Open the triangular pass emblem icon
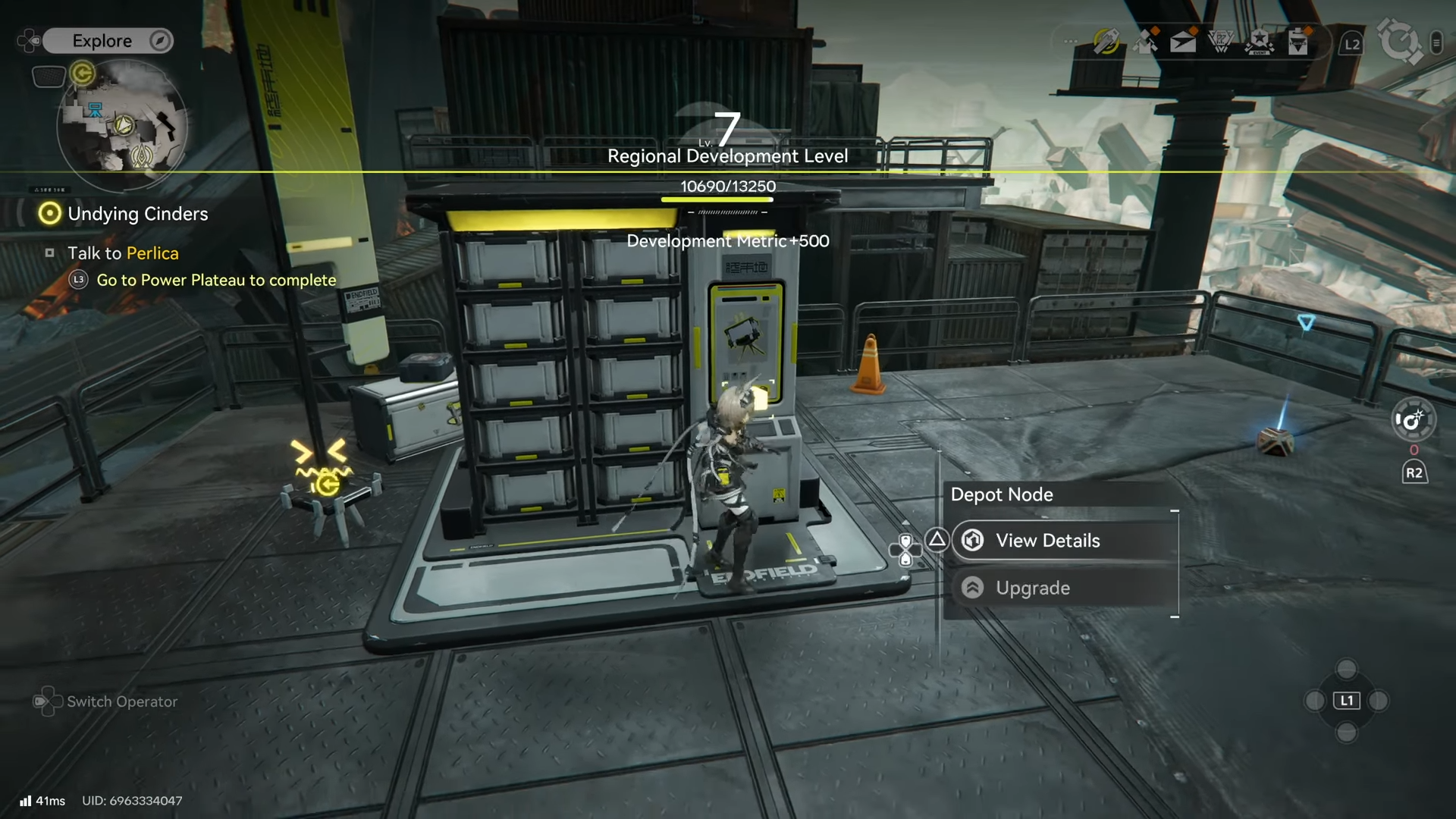Viewport: 1456px width, 819px height. (x=1221, y=42)
